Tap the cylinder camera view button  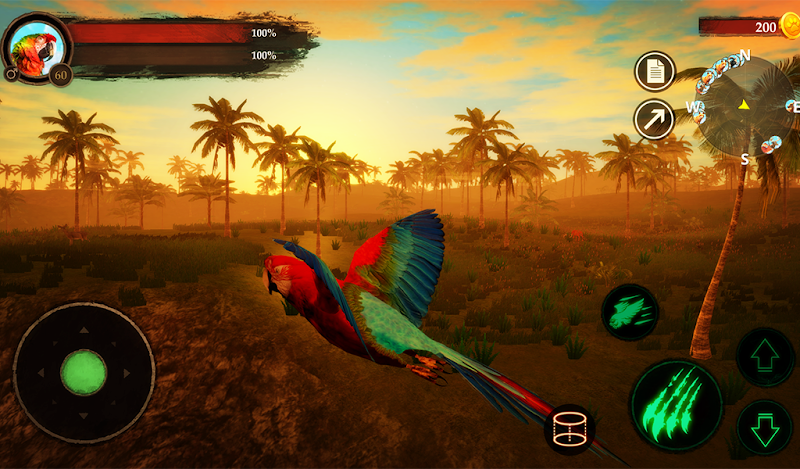tap(569, 429)
